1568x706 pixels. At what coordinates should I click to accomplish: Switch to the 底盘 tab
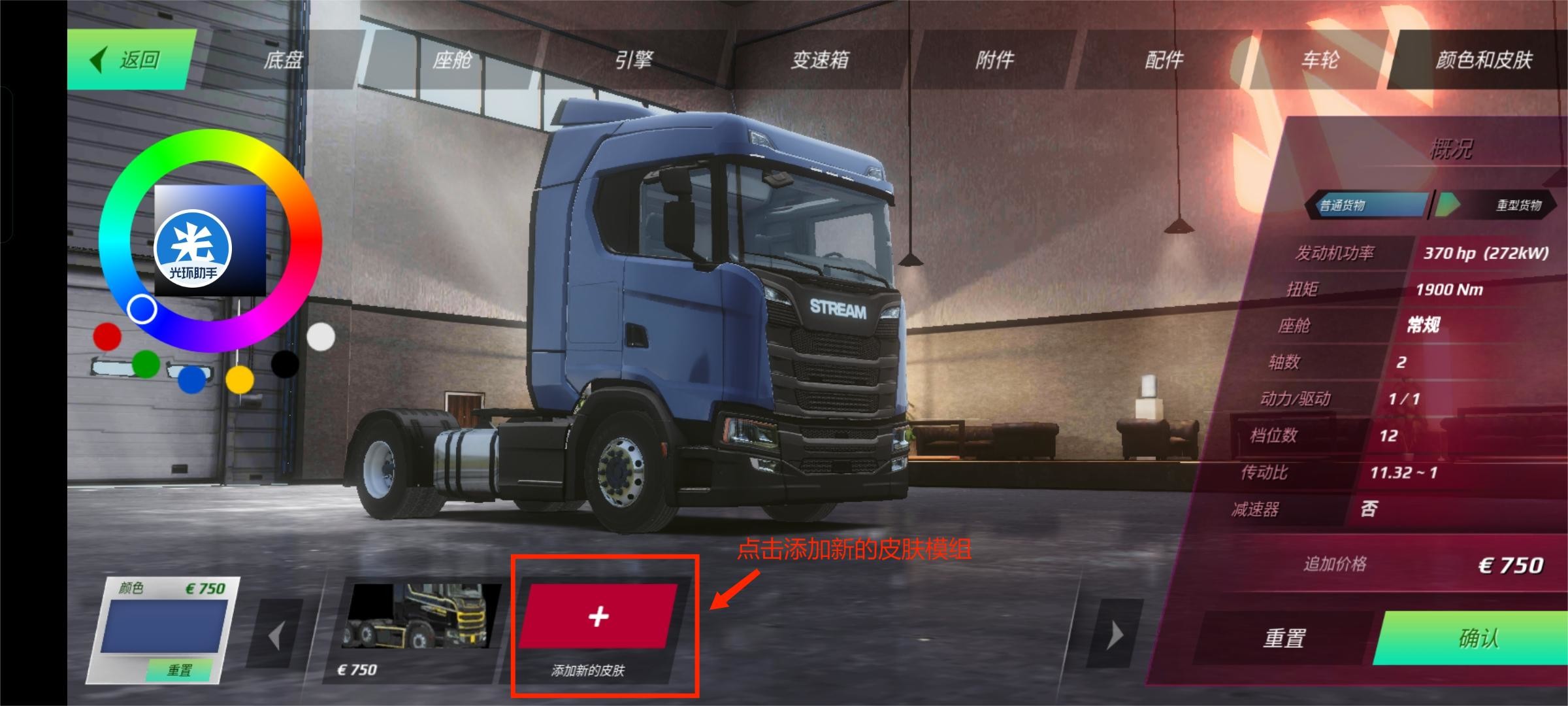coord(283,60)
